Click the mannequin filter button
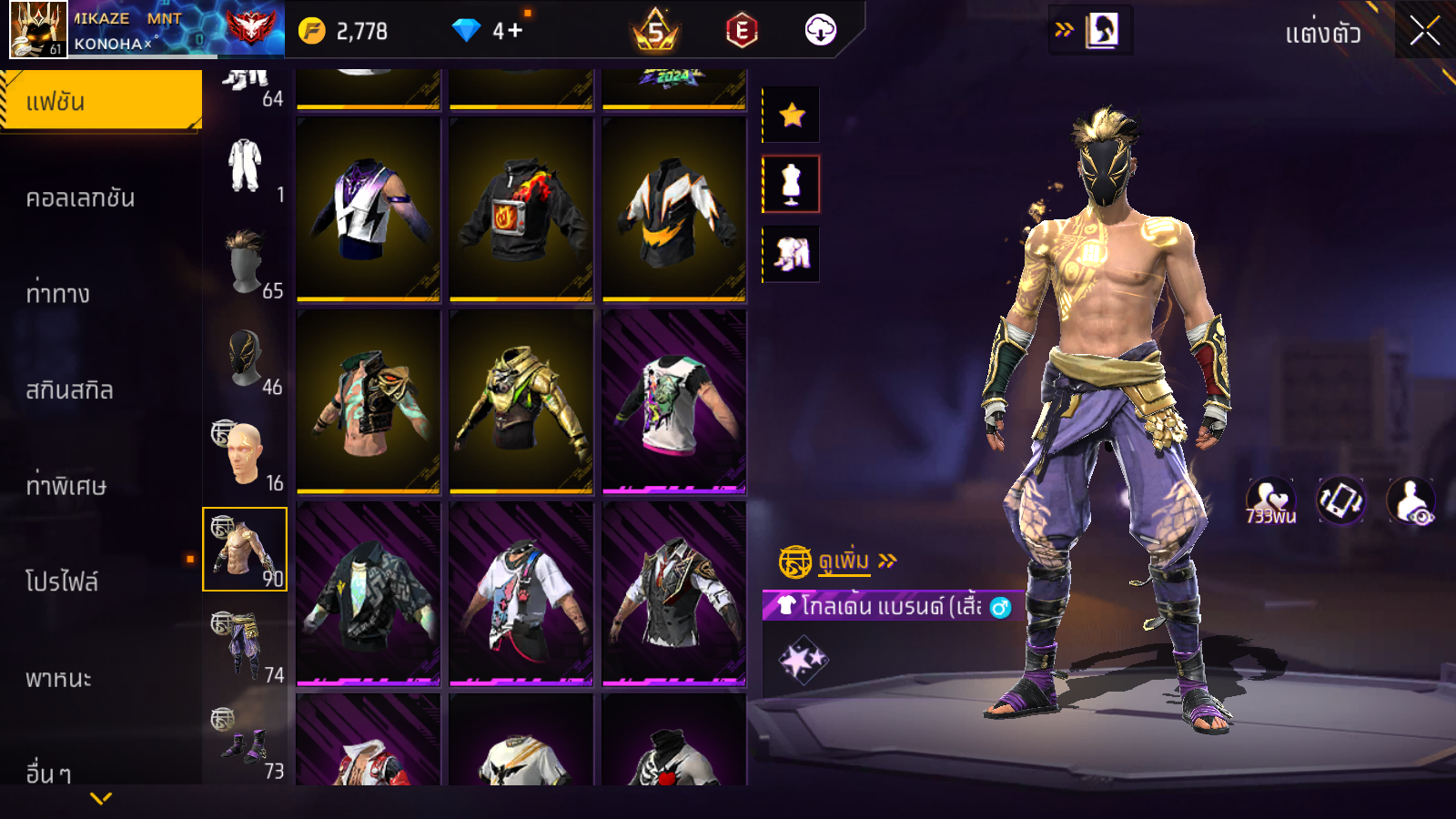This screenshot has height=819, width=1456. pos(792,184)
